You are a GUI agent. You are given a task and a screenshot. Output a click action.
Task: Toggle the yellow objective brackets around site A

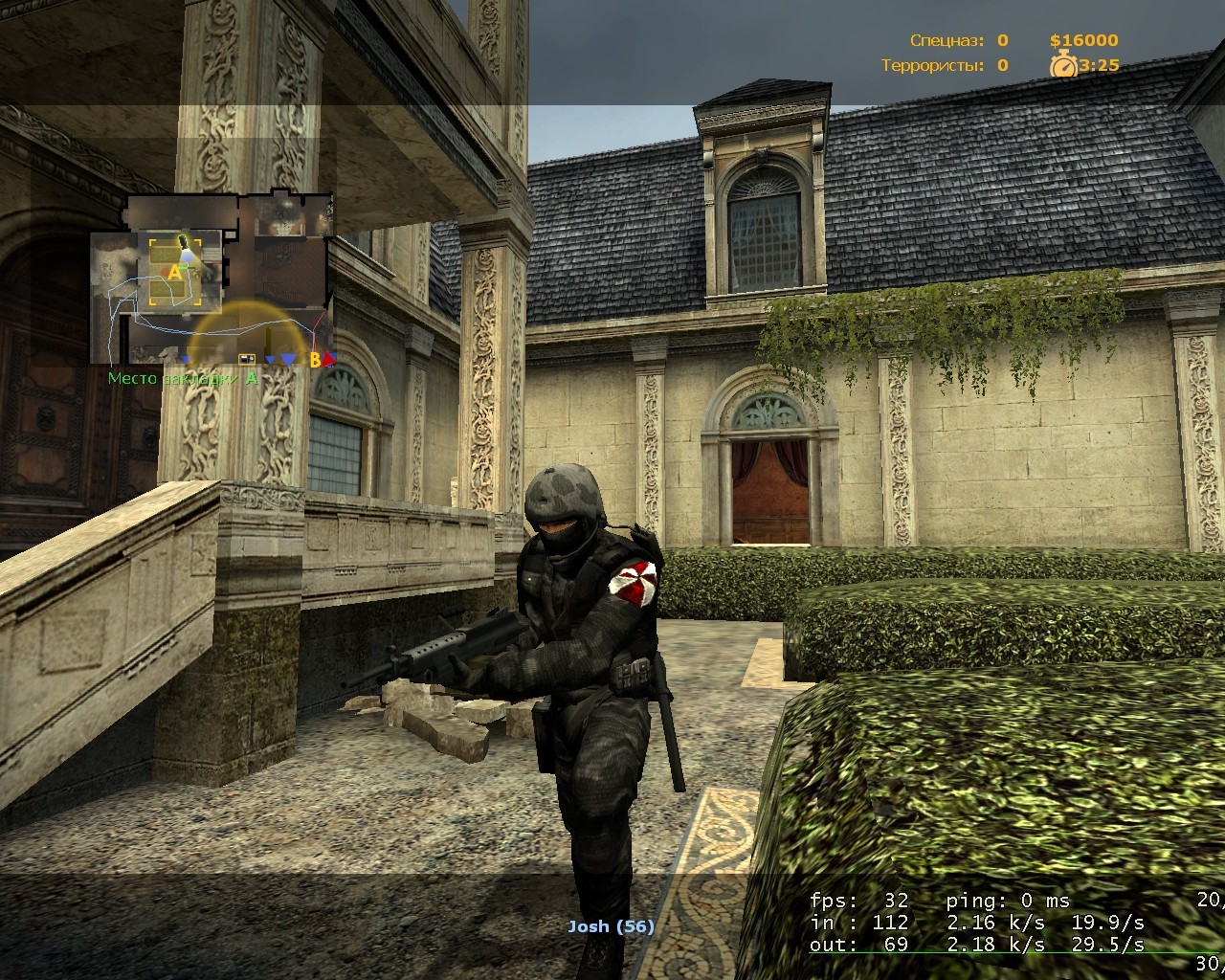(153, 242)
